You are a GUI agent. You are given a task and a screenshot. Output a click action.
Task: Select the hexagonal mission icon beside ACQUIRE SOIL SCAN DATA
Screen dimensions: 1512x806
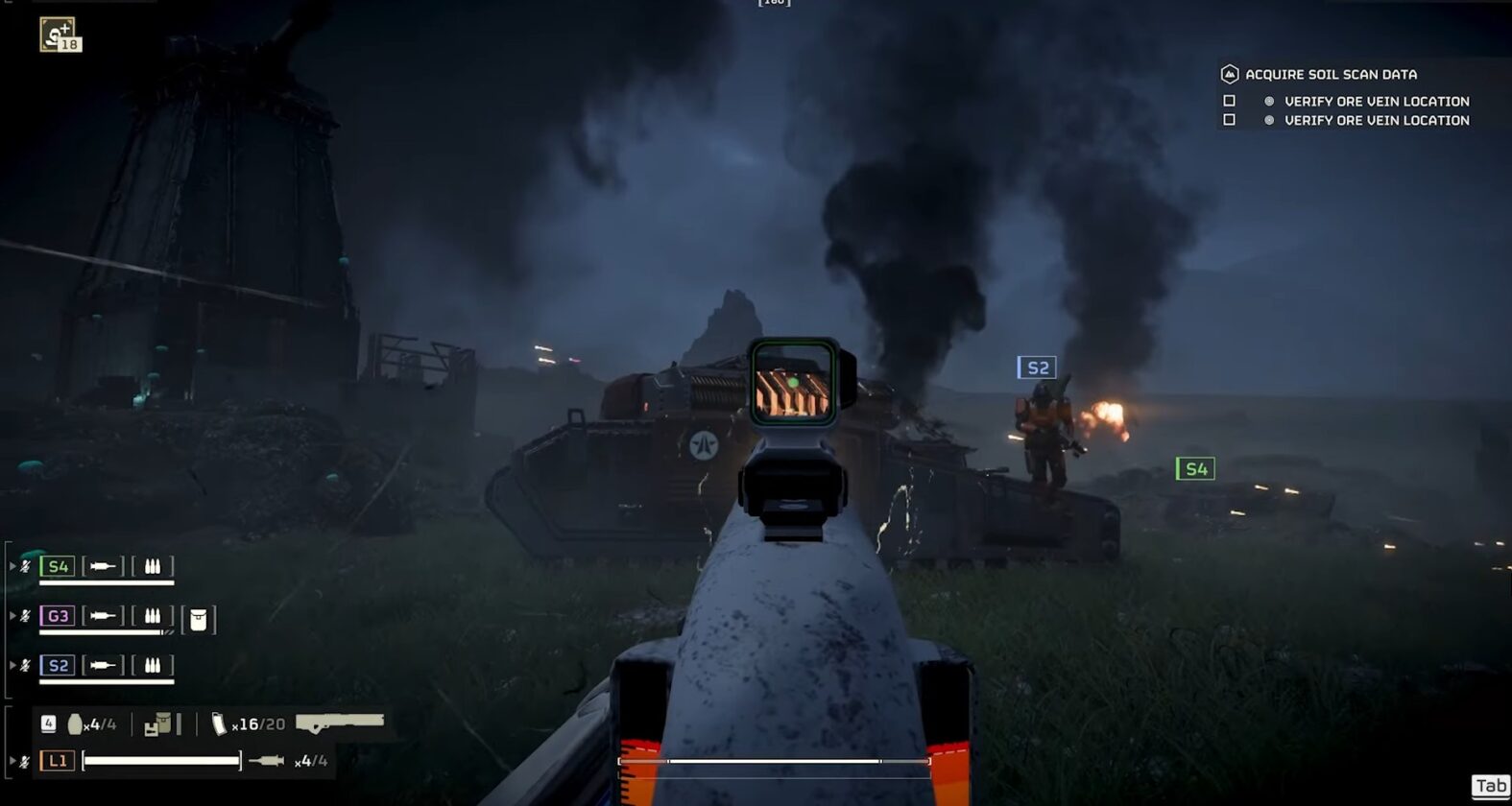pos(1231,73)
